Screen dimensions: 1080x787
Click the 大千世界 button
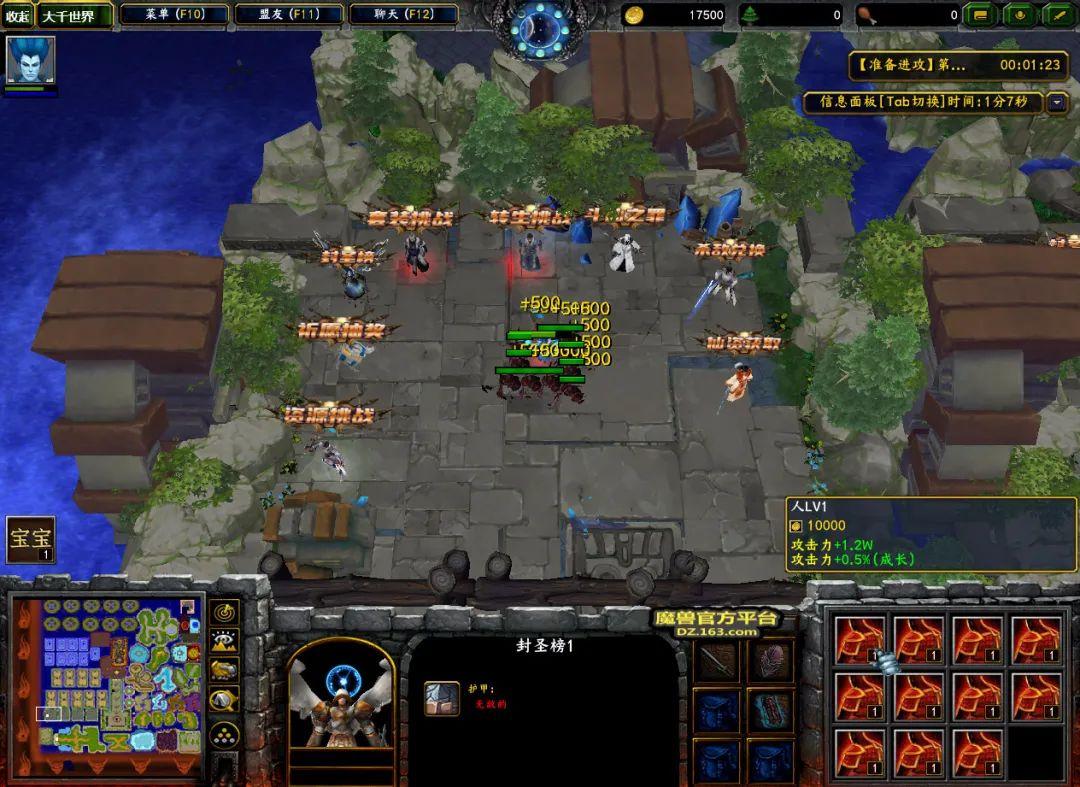pos(75,16)
